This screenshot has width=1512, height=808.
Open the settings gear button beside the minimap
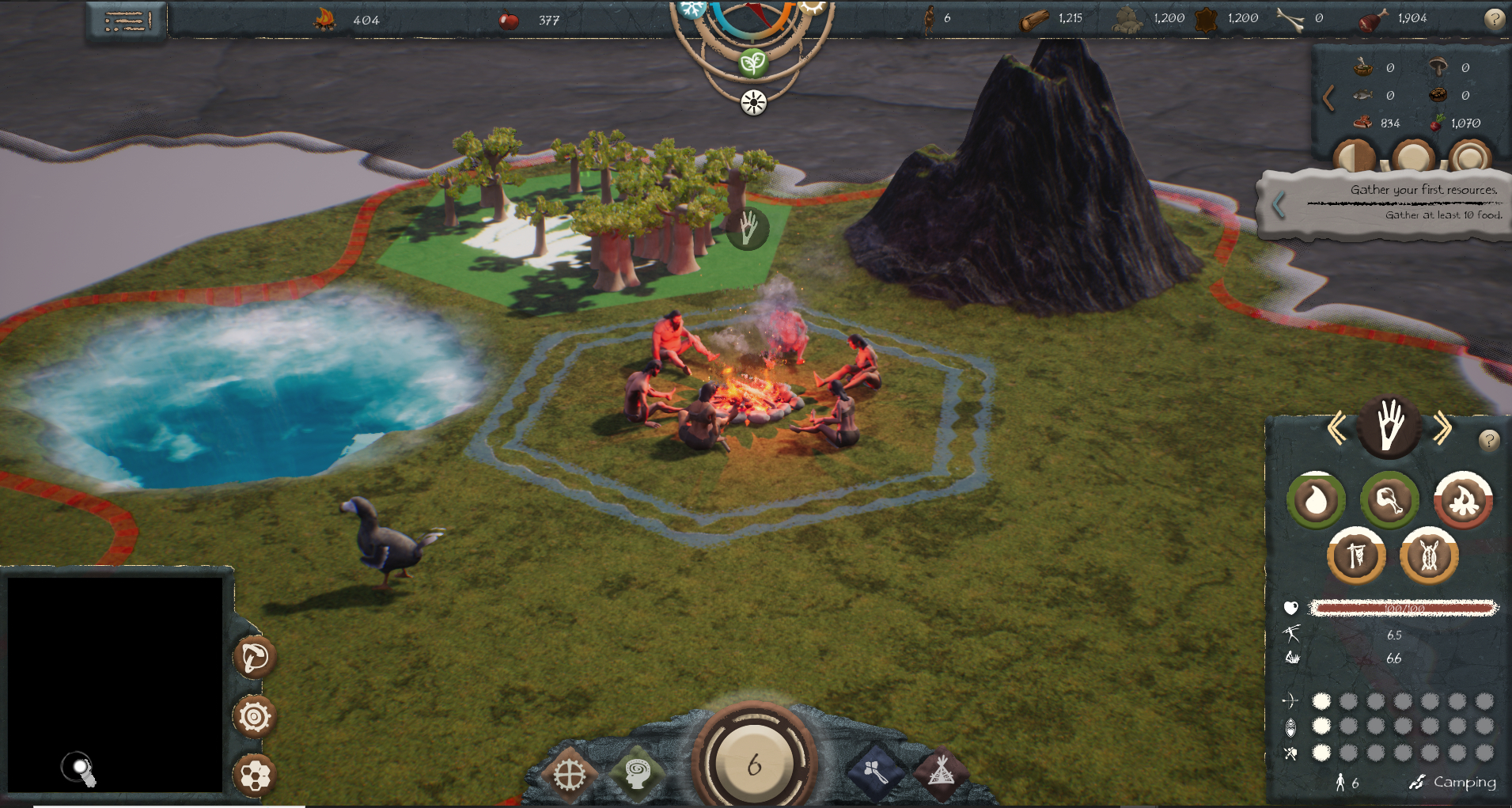pos(255,717)
